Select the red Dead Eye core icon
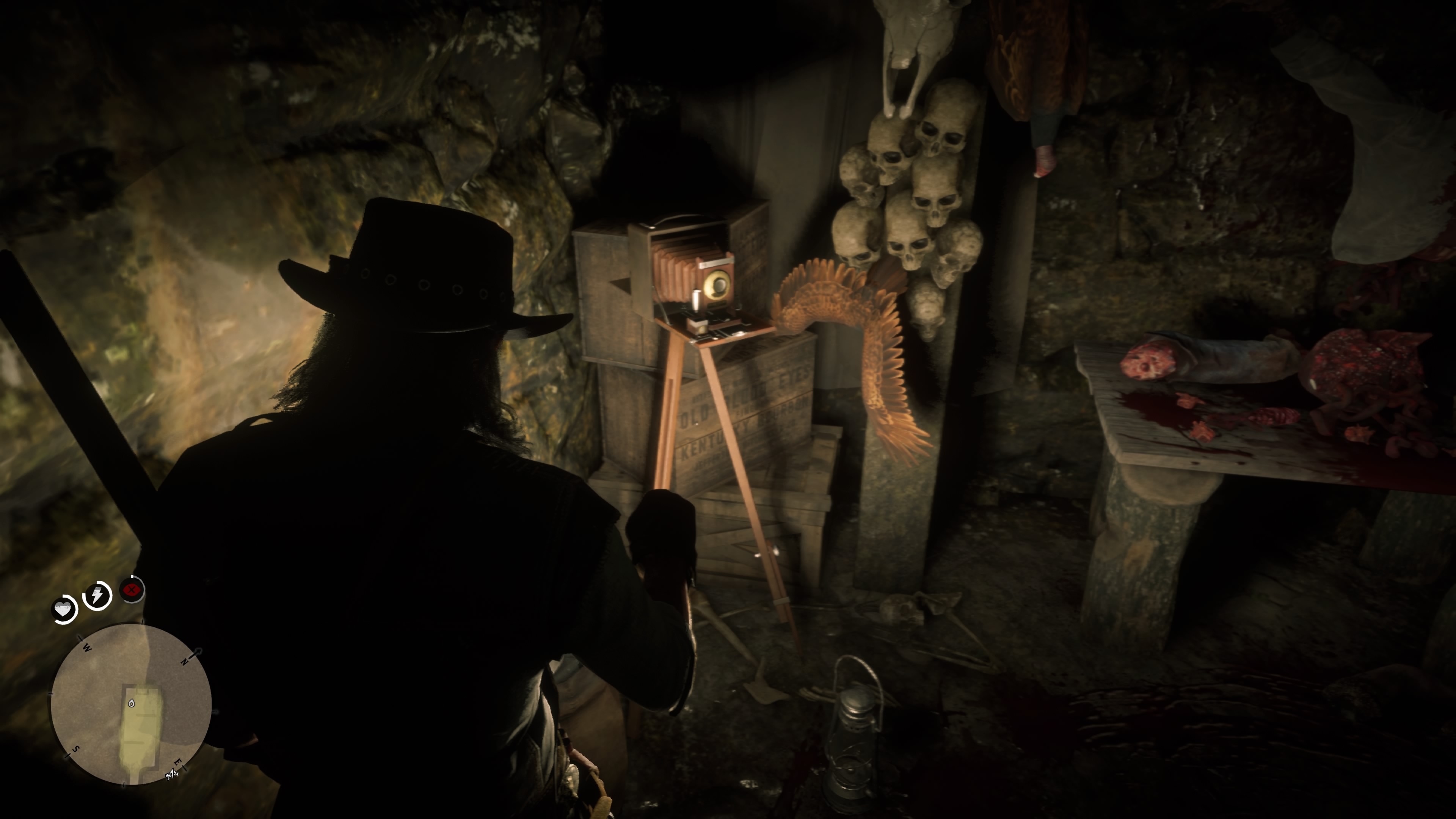Viewport: 1456px width, 819px height. (132, 590)
